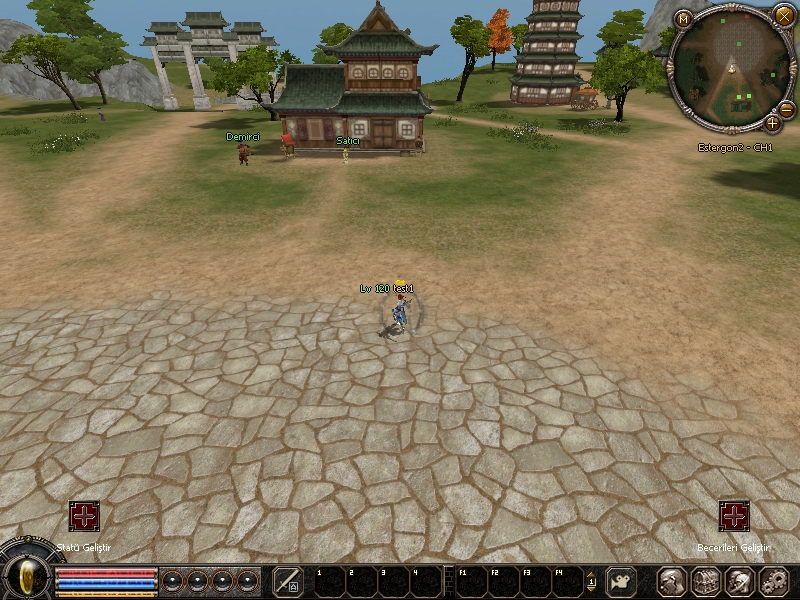Open the system options gear icon
Viewport: 800px width, 600px height.
[x=774, y=581]
